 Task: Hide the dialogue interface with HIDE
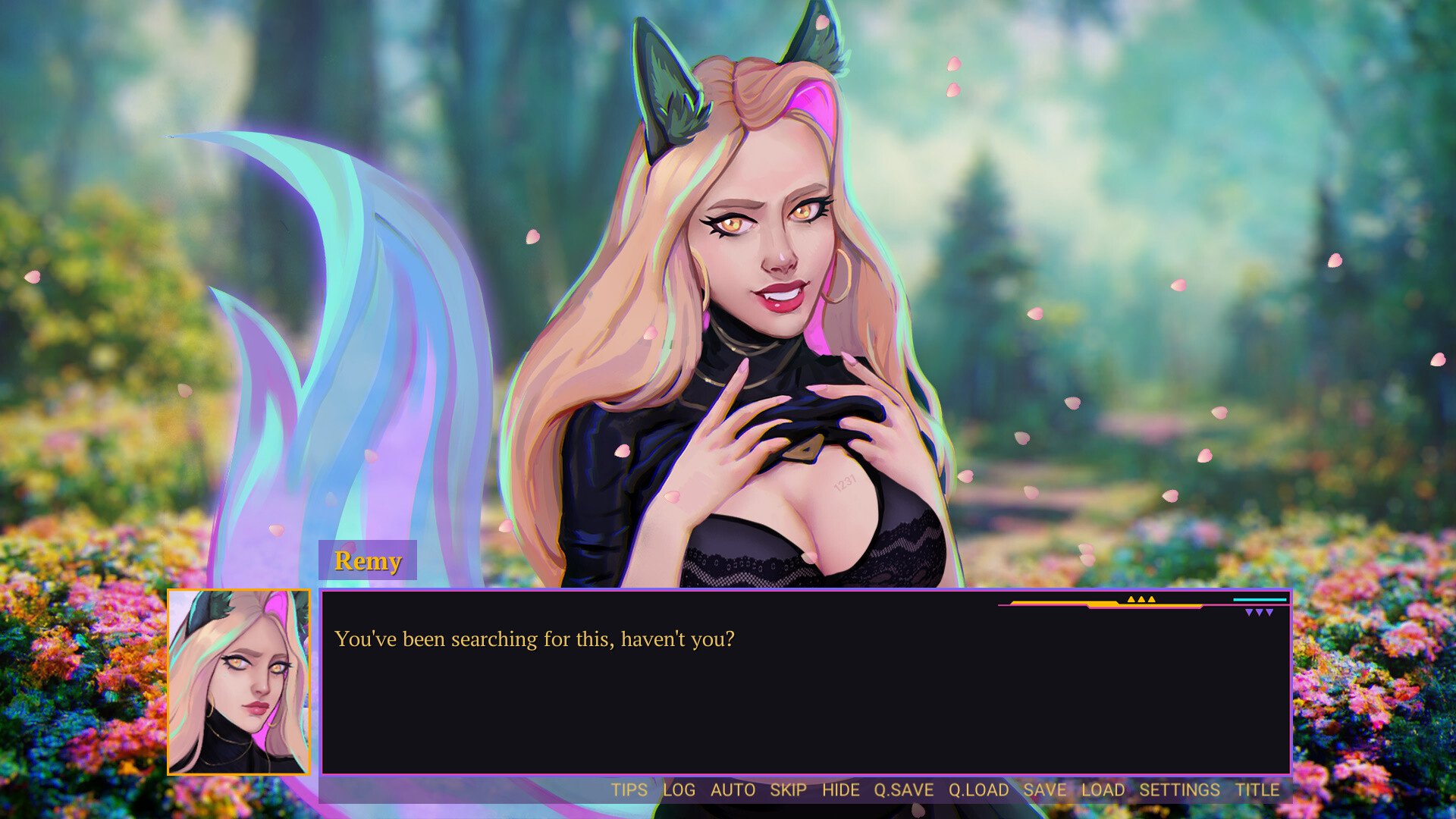click(840, 790)
